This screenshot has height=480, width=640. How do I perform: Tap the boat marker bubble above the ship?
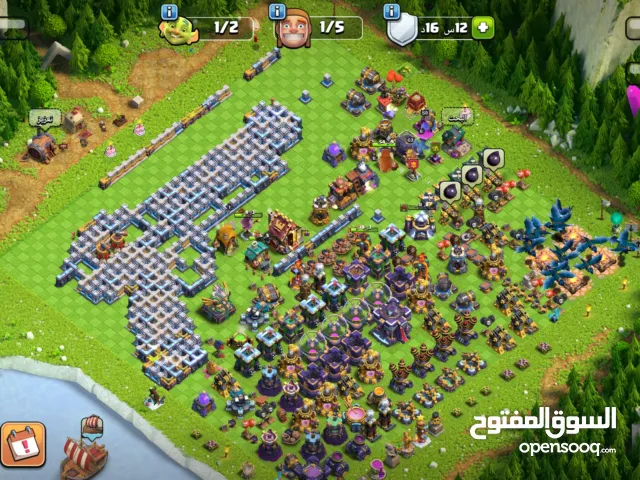tap(92, 428)
